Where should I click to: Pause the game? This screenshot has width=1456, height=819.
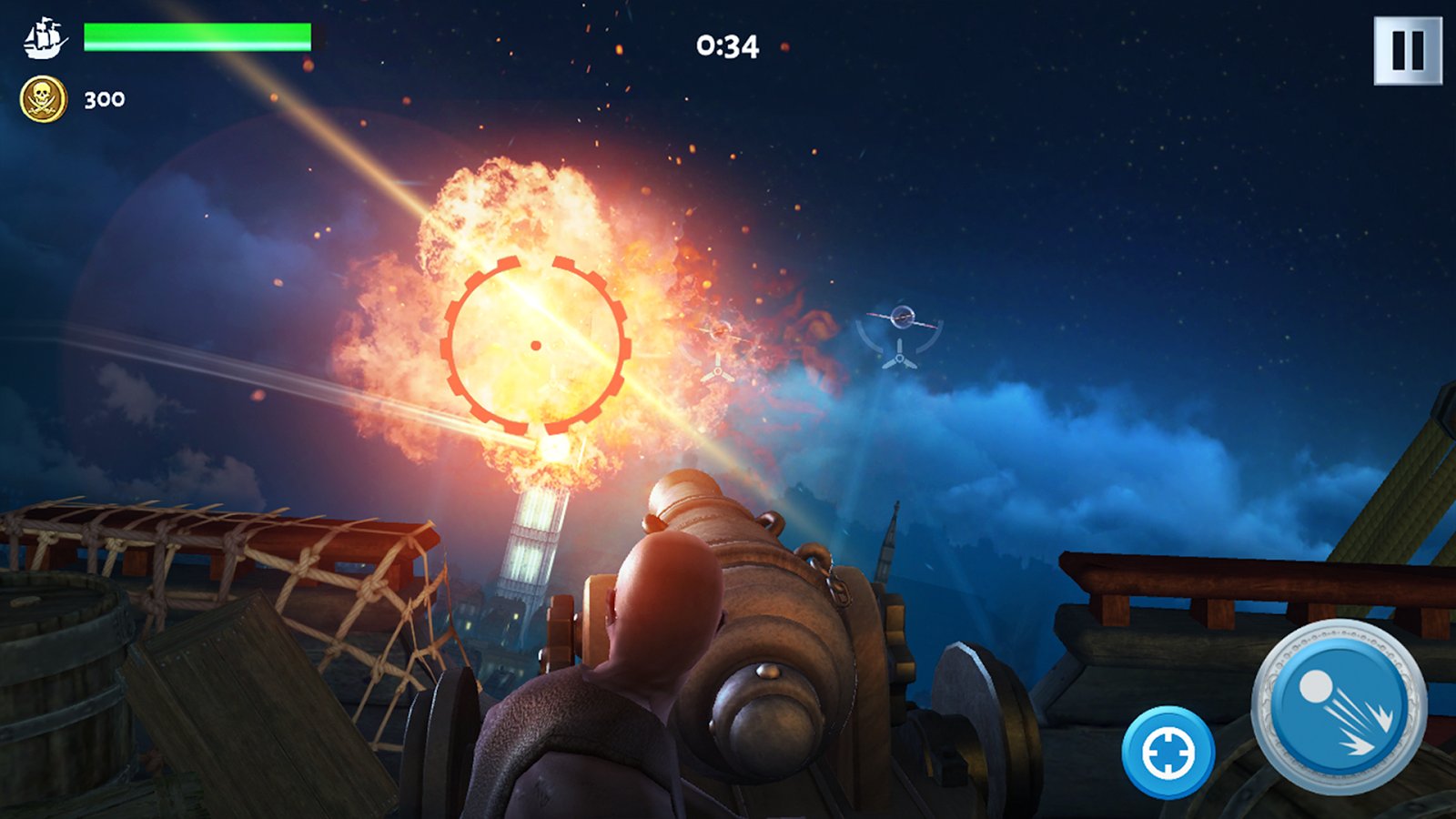coord(1407,51)
